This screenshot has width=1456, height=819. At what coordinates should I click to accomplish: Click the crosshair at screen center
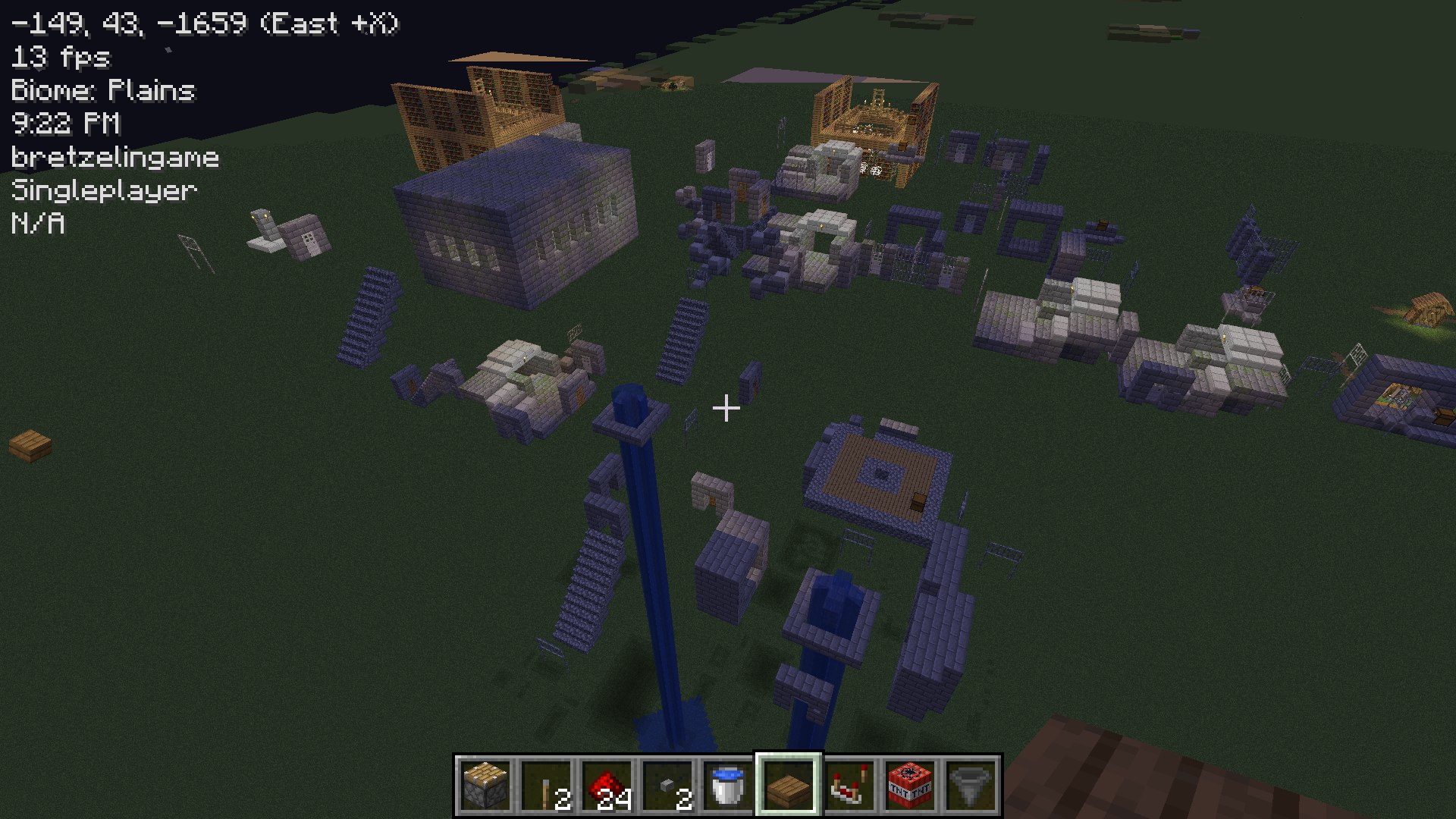pos(726,408)
